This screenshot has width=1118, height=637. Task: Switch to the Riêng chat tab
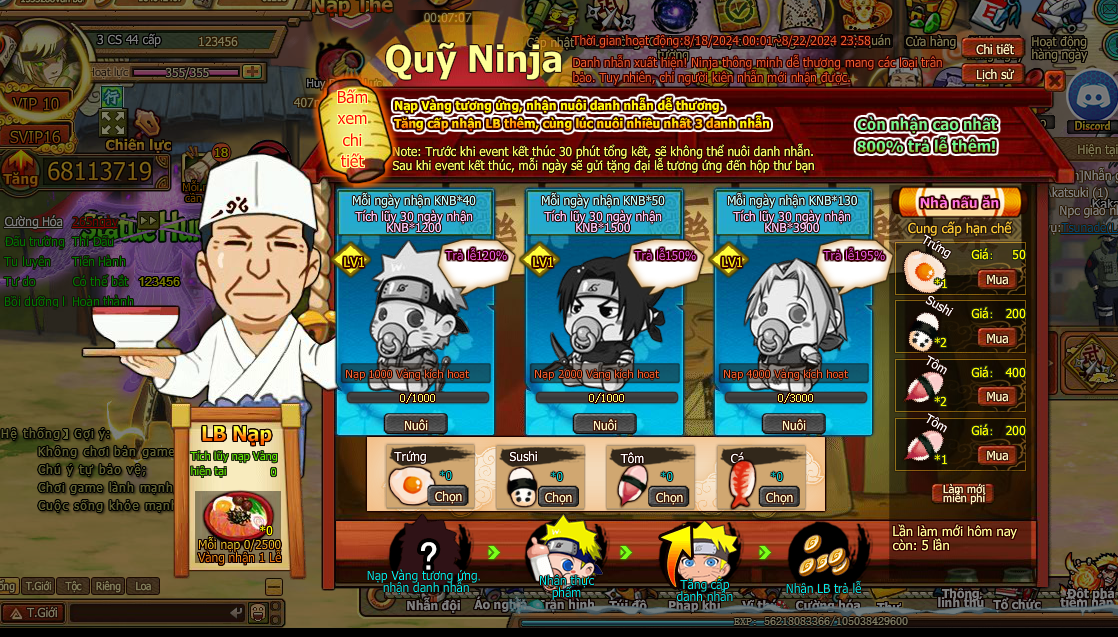point(108,586)
